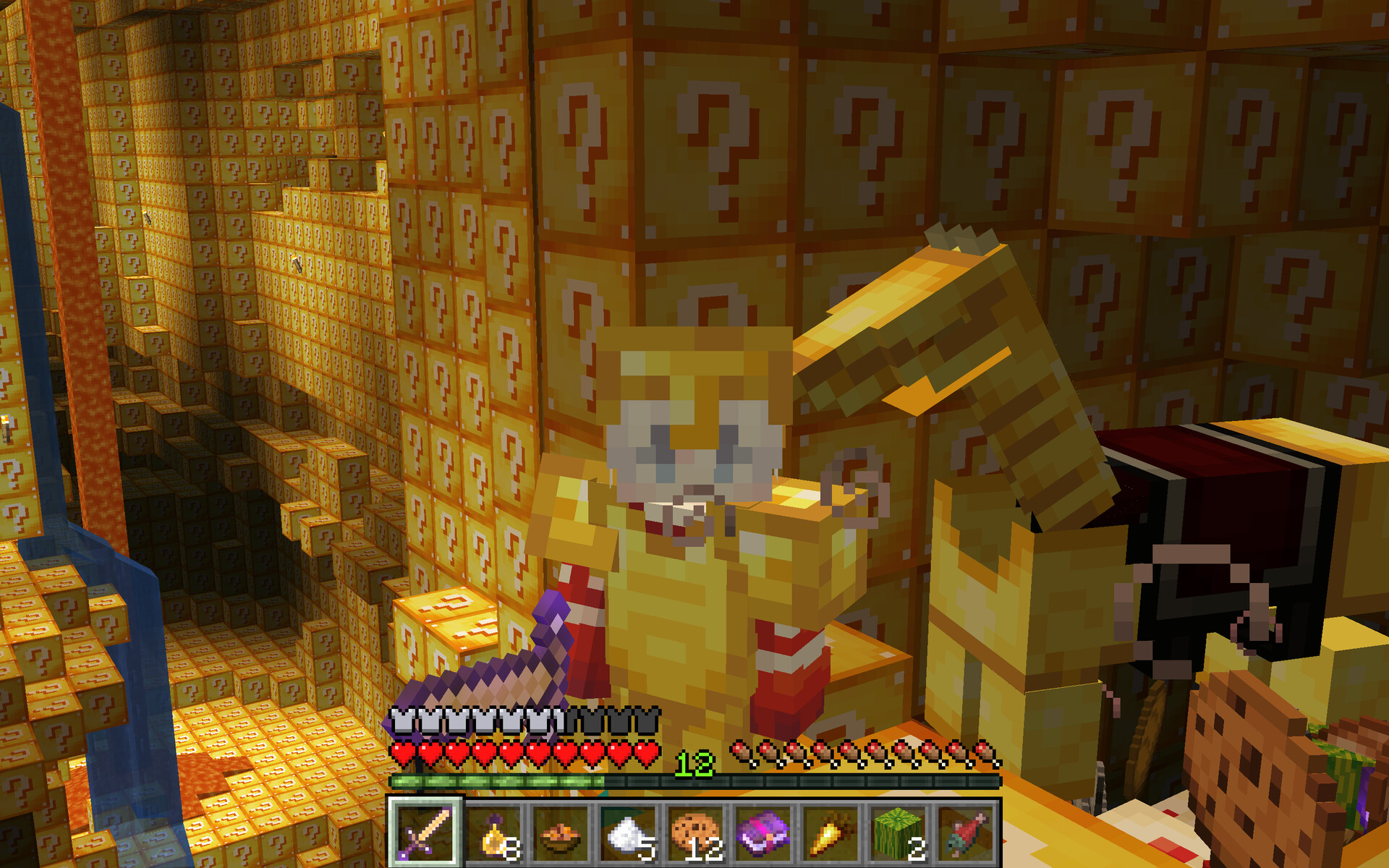Select the melon block slot
The image size is (1389, 868).
(898, 832)
